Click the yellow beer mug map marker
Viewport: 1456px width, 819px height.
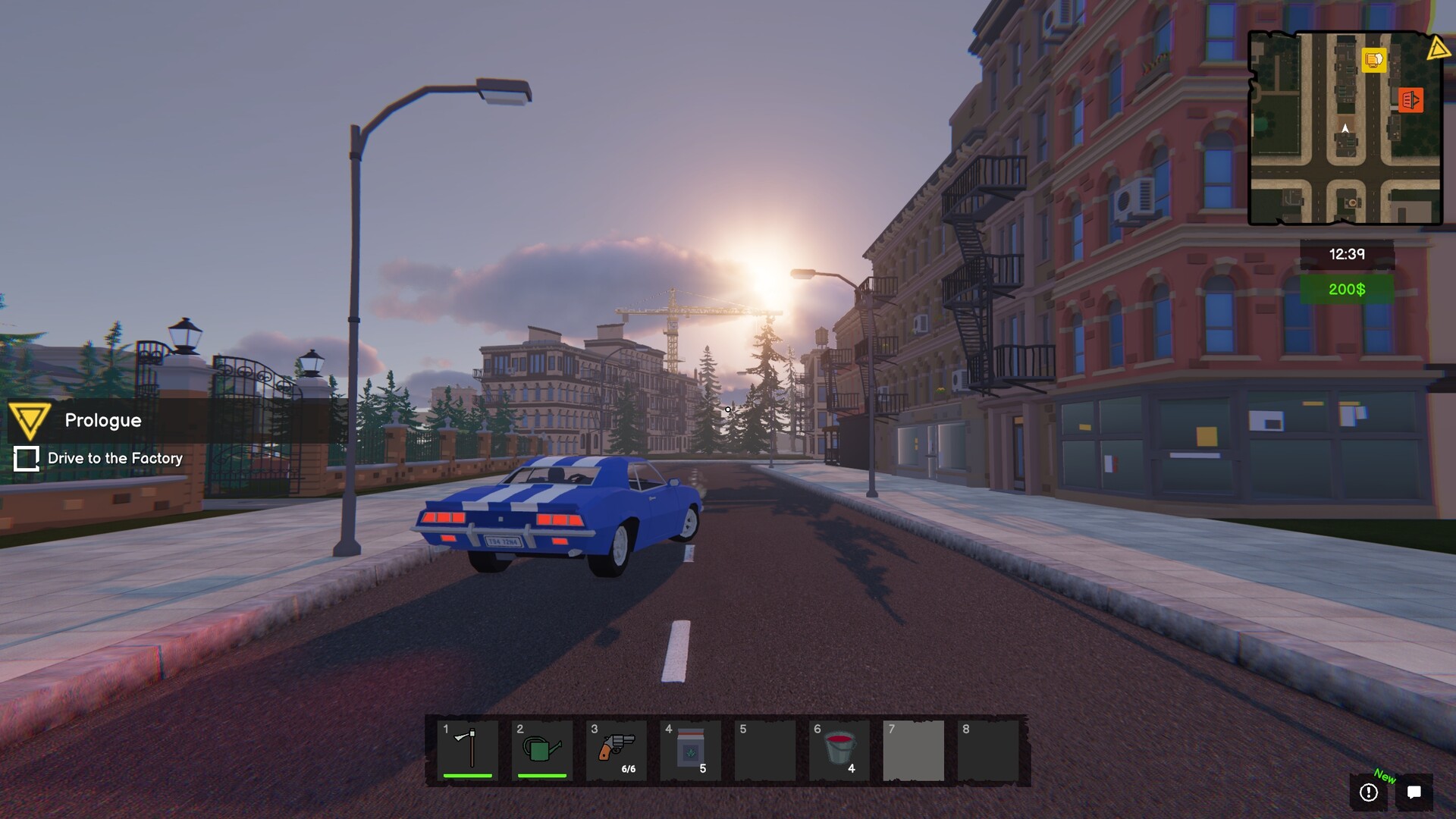1373,60
